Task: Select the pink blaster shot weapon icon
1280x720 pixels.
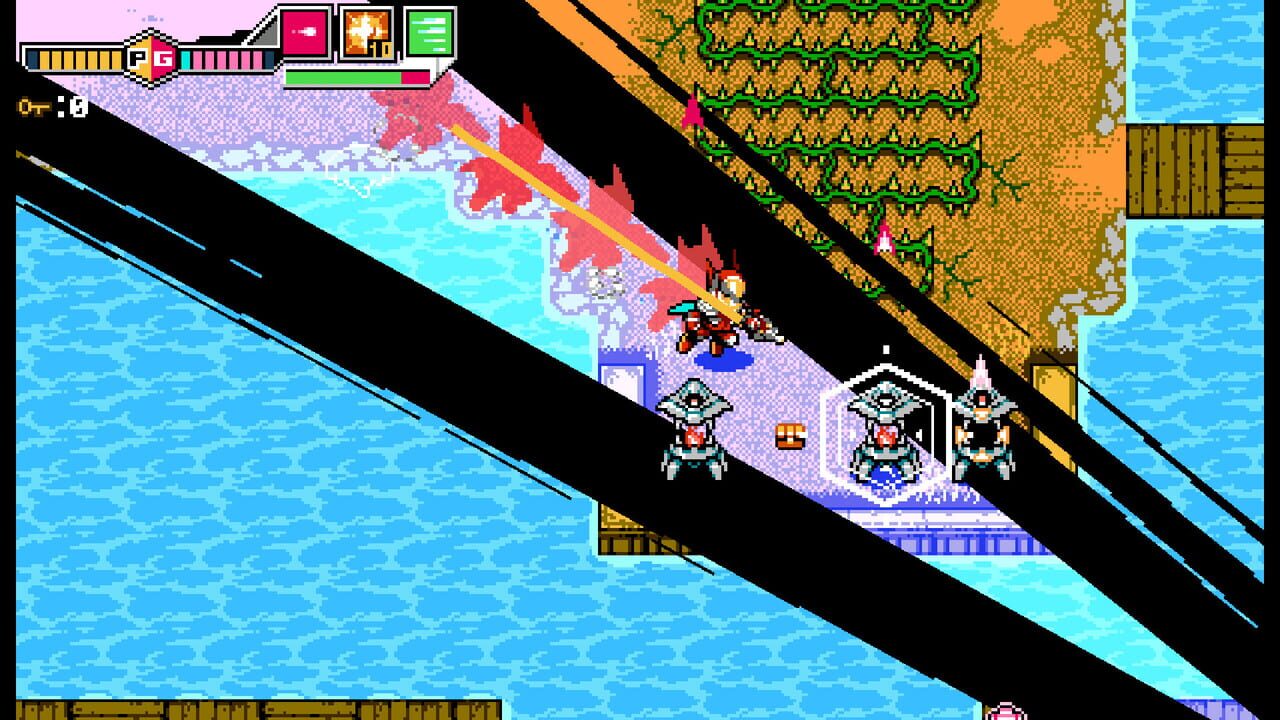Action: pos(307,33)
